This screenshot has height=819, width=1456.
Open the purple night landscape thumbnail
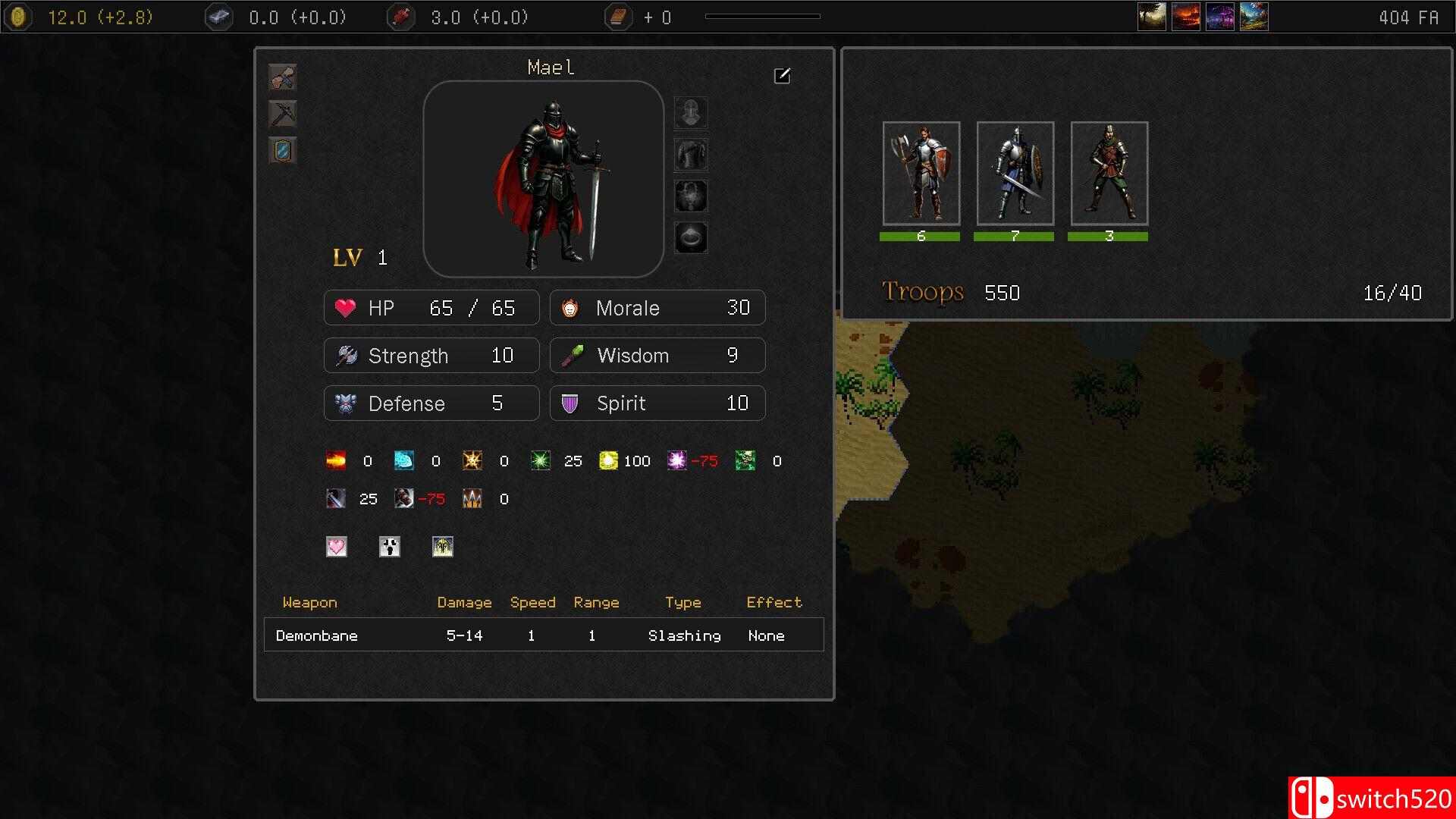(x=1220, y=17)
